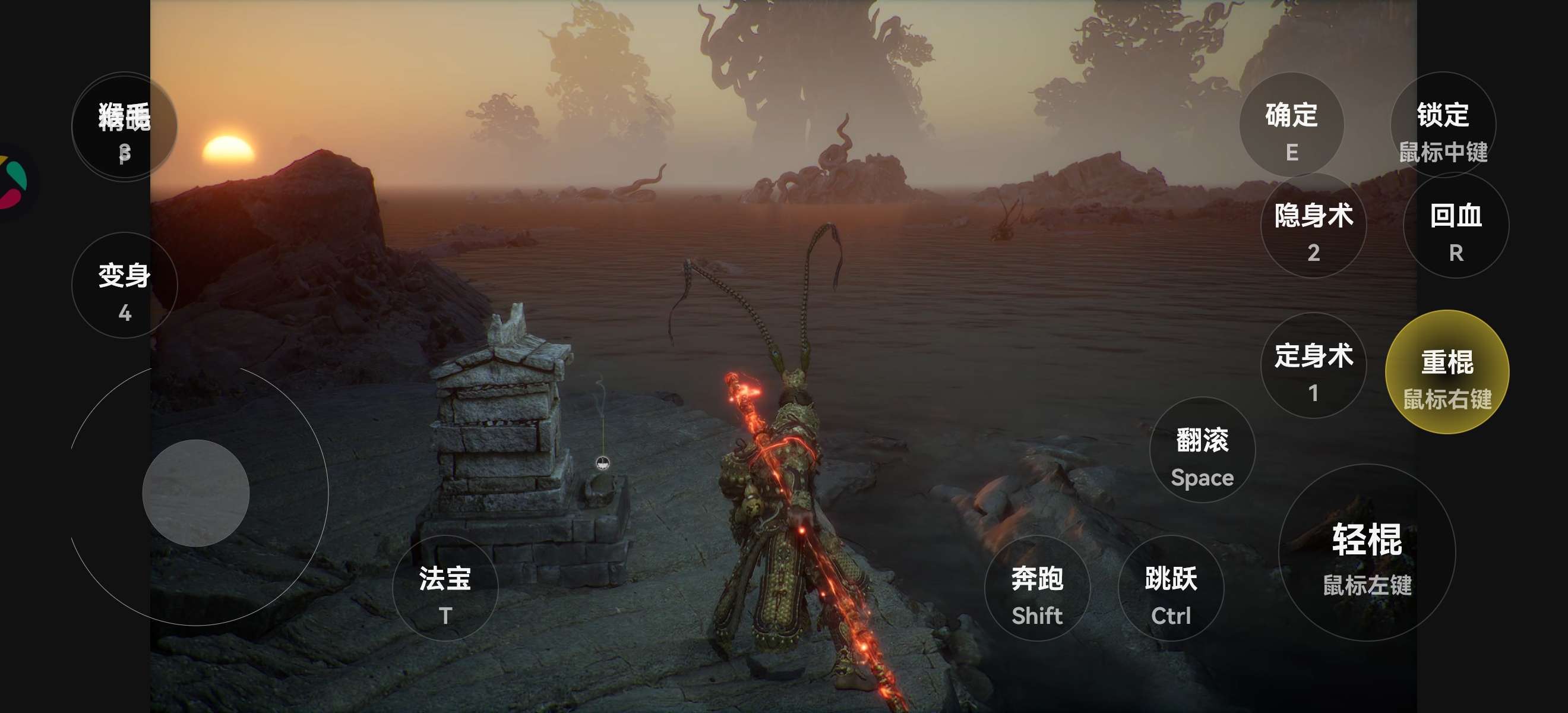Activate the 变身 transformation button
Image resolution: width=1568 pixels, height=713 pixels.
pos(125,286)
